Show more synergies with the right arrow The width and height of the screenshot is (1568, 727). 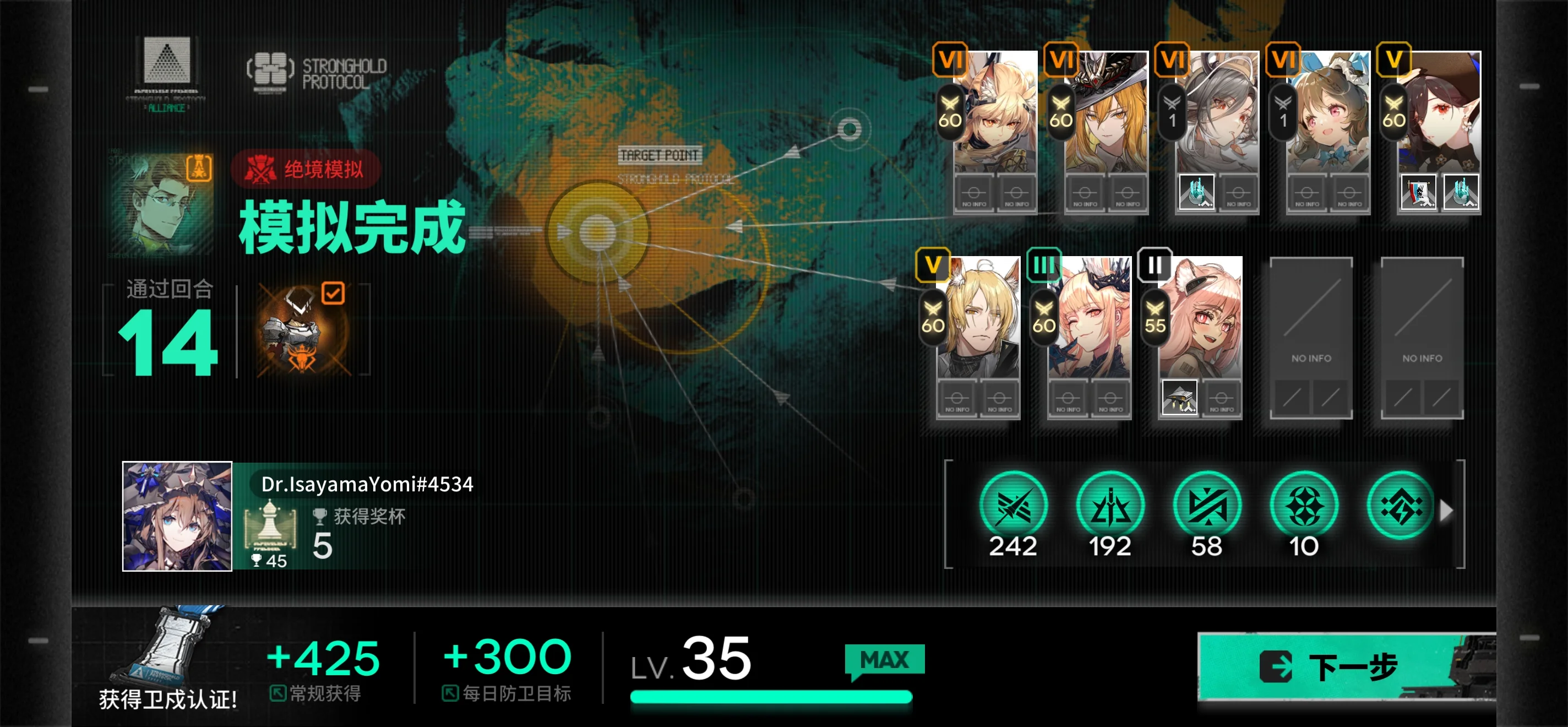pyautogui.click(x=1446, y=510)
